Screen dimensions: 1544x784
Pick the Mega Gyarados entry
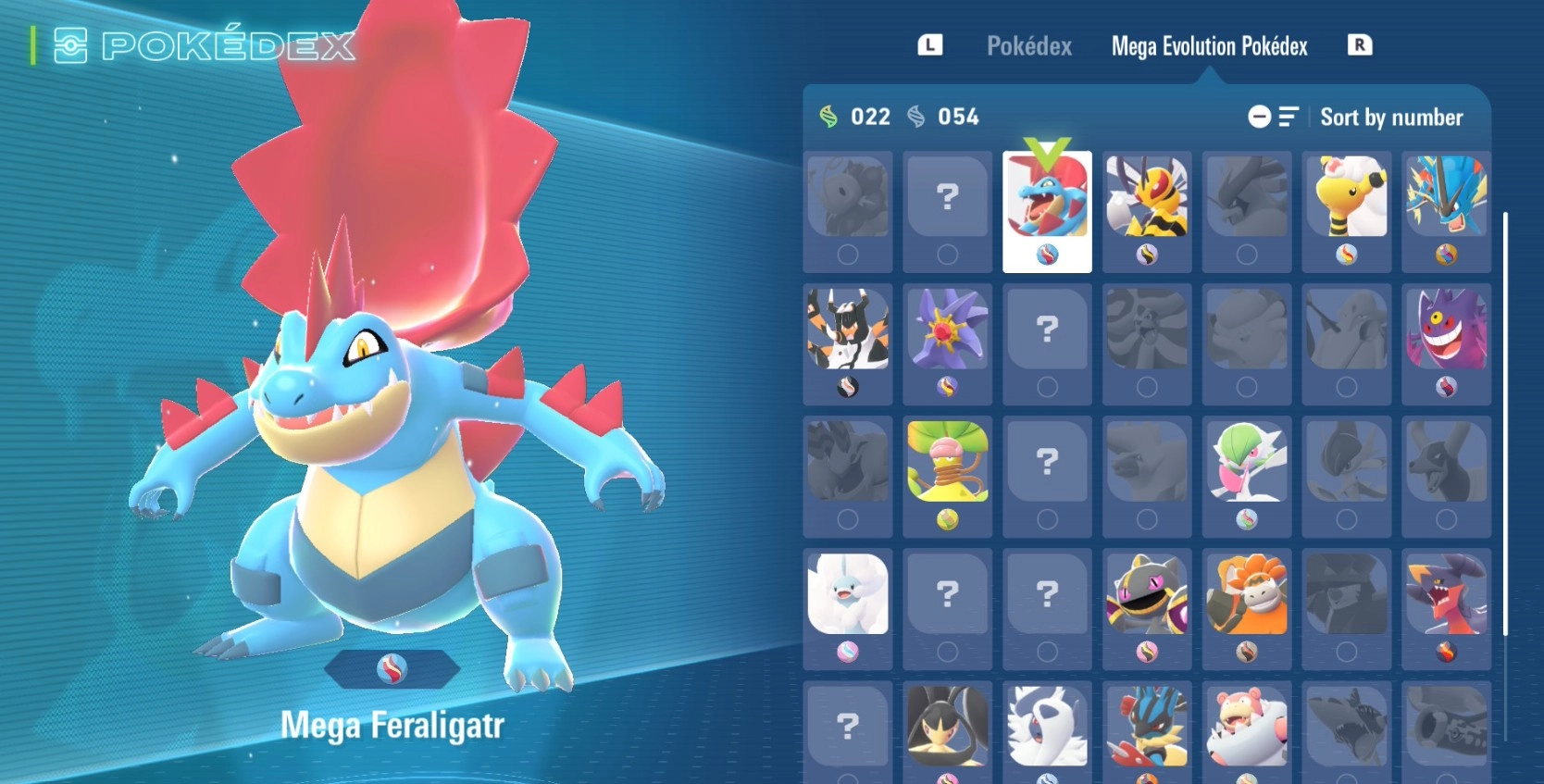pyautogui.click(x=1446, y=211)
